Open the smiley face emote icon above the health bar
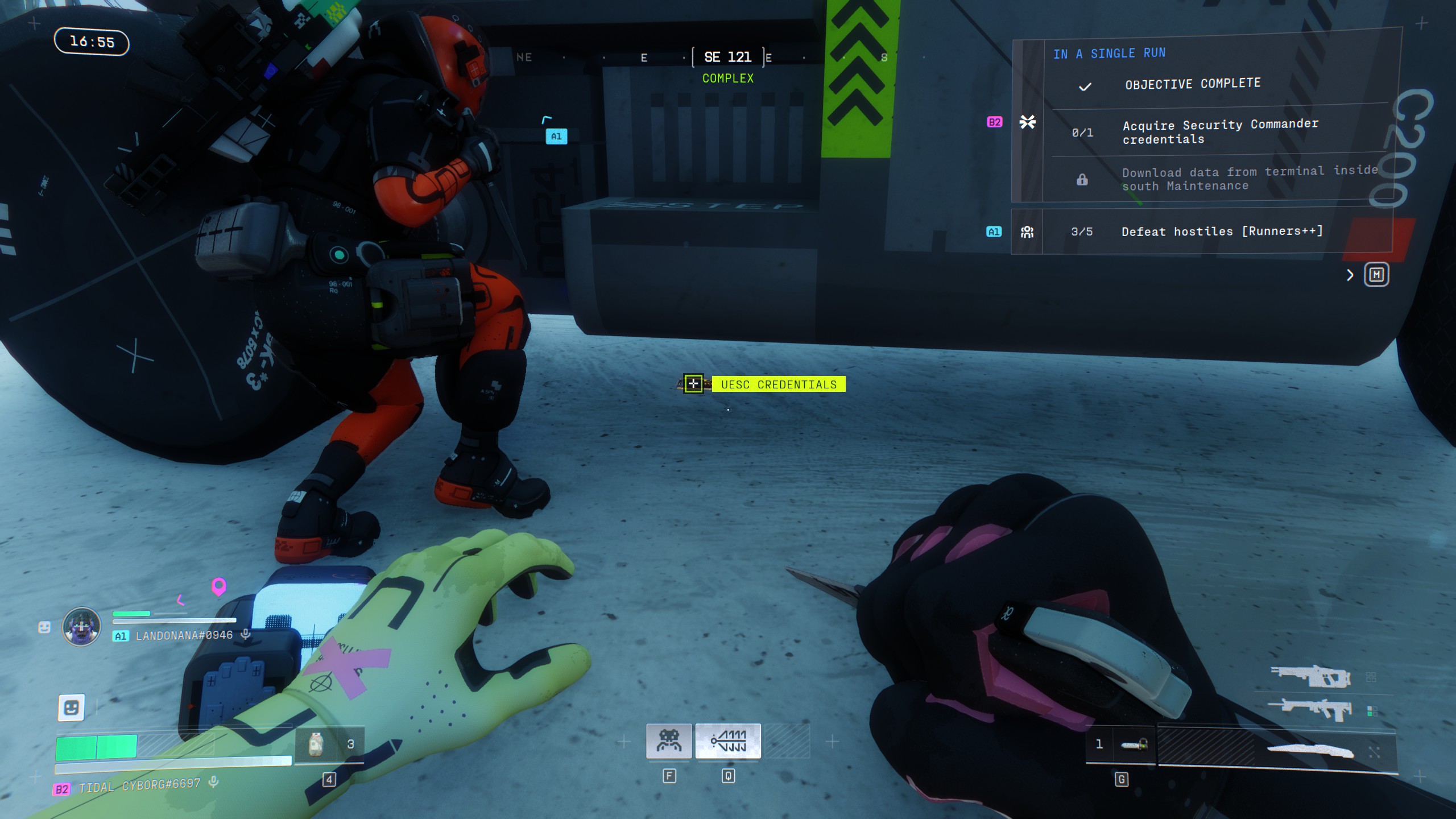 point(71,708)
